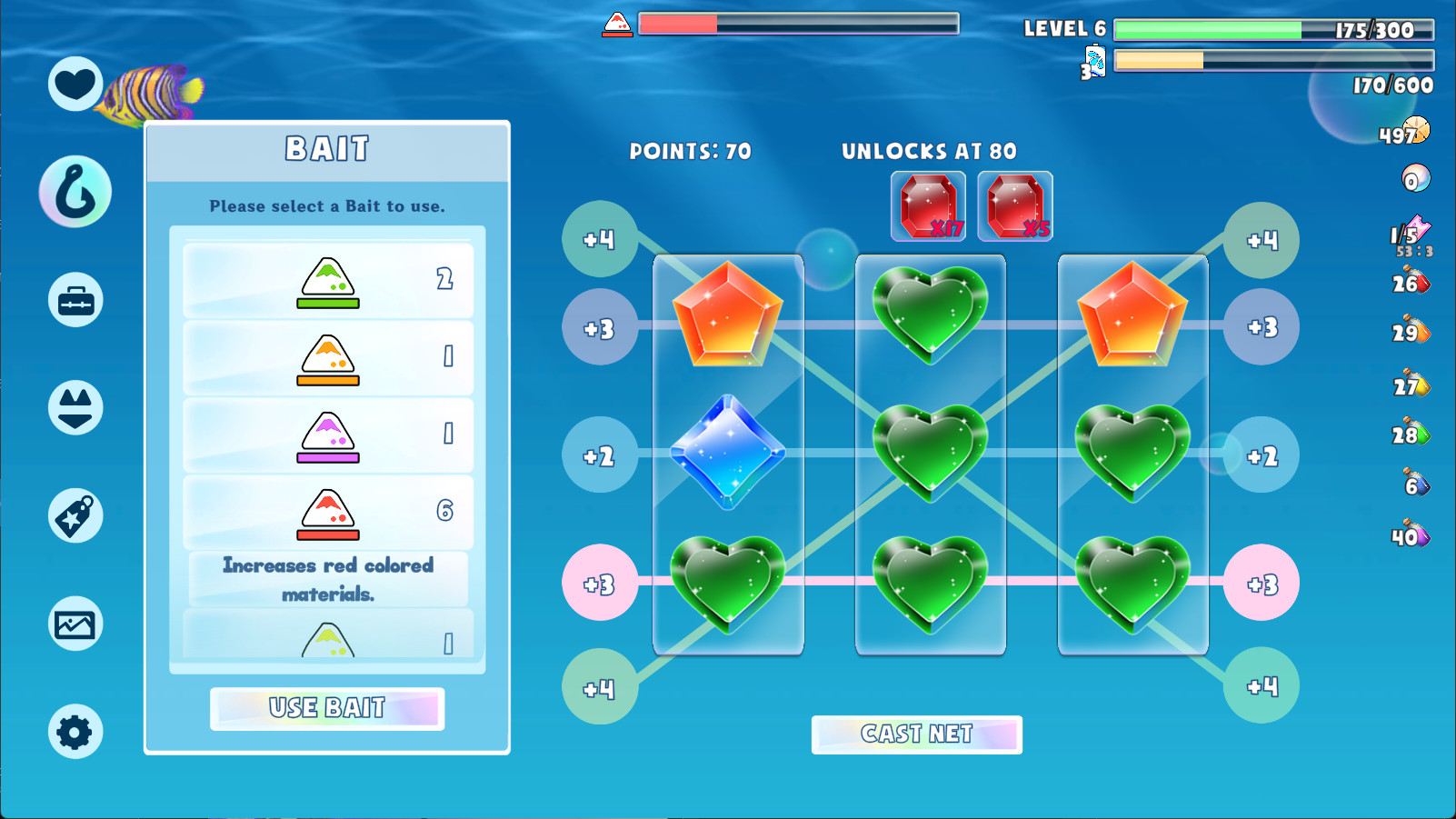
Task: Open the swimsuit outfit menu
Action: click(75, 406)
